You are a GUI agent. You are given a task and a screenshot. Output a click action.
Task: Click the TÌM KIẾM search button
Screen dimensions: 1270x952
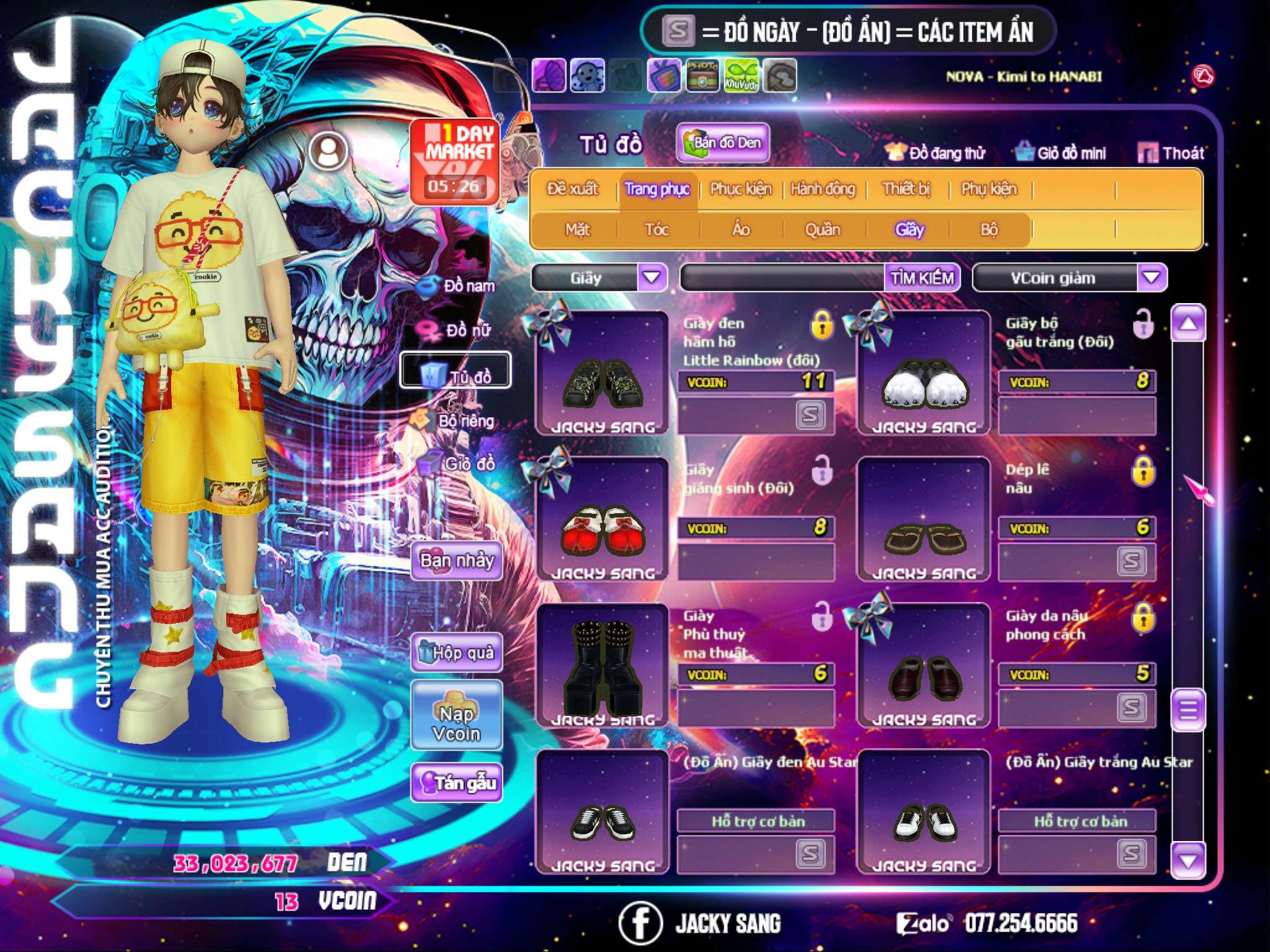click(922, 278)
